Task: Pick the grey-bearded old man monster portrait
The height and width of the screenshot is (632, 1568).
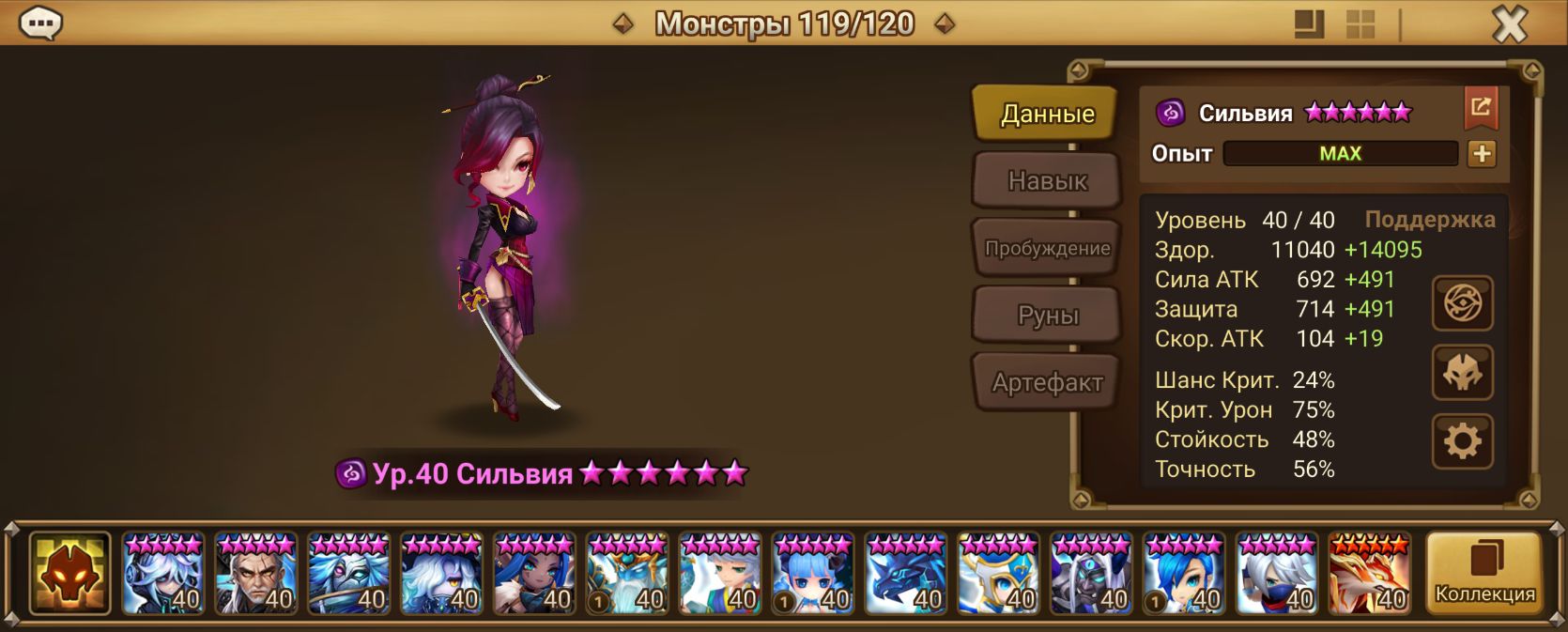Action: [255, 574]
